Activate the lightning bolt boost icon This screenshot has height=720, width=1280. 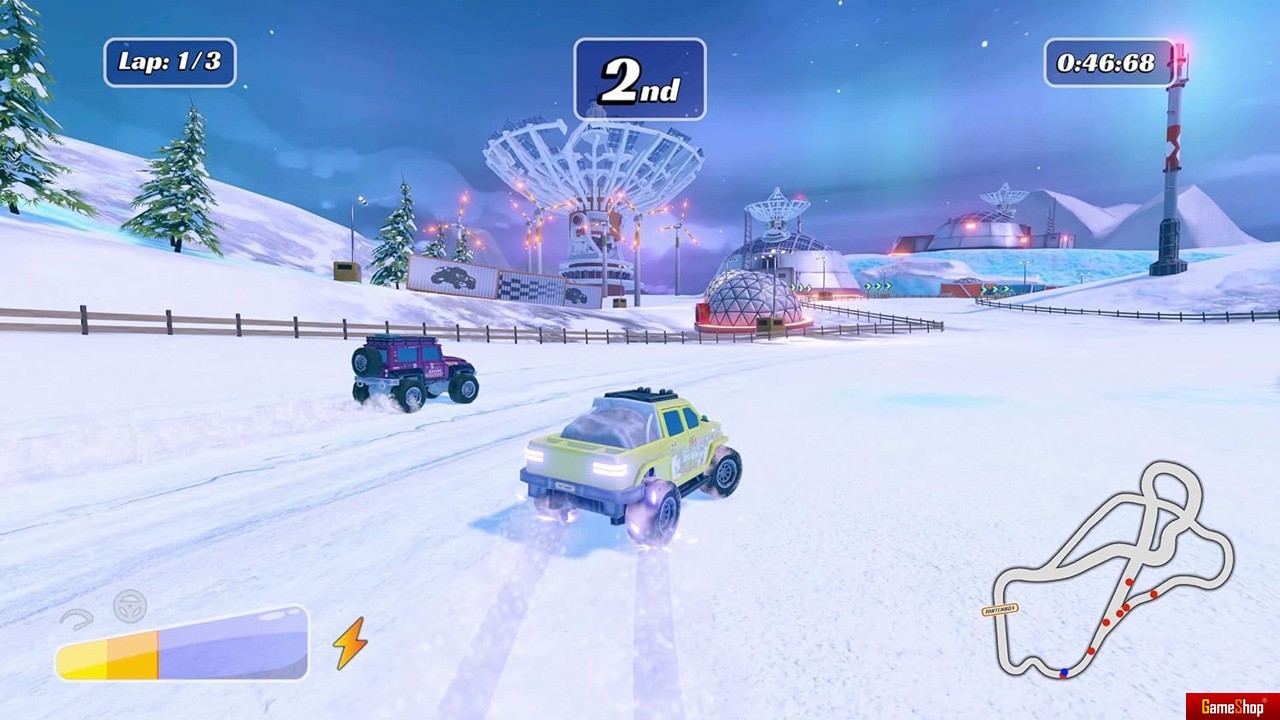(x=350, y=643)
